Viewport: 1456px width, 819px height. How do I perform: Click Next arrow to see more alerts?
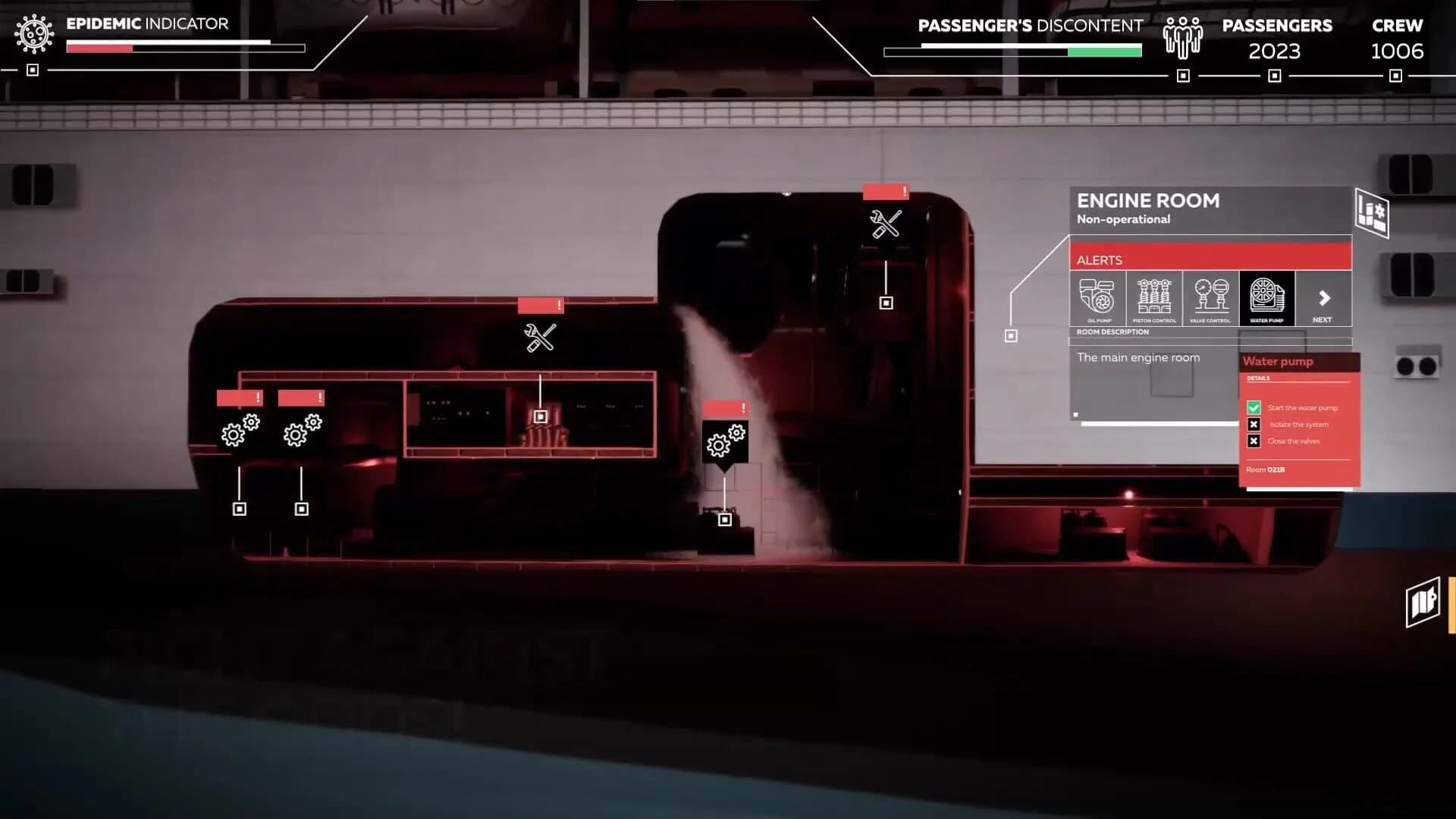click(1323, 299)
